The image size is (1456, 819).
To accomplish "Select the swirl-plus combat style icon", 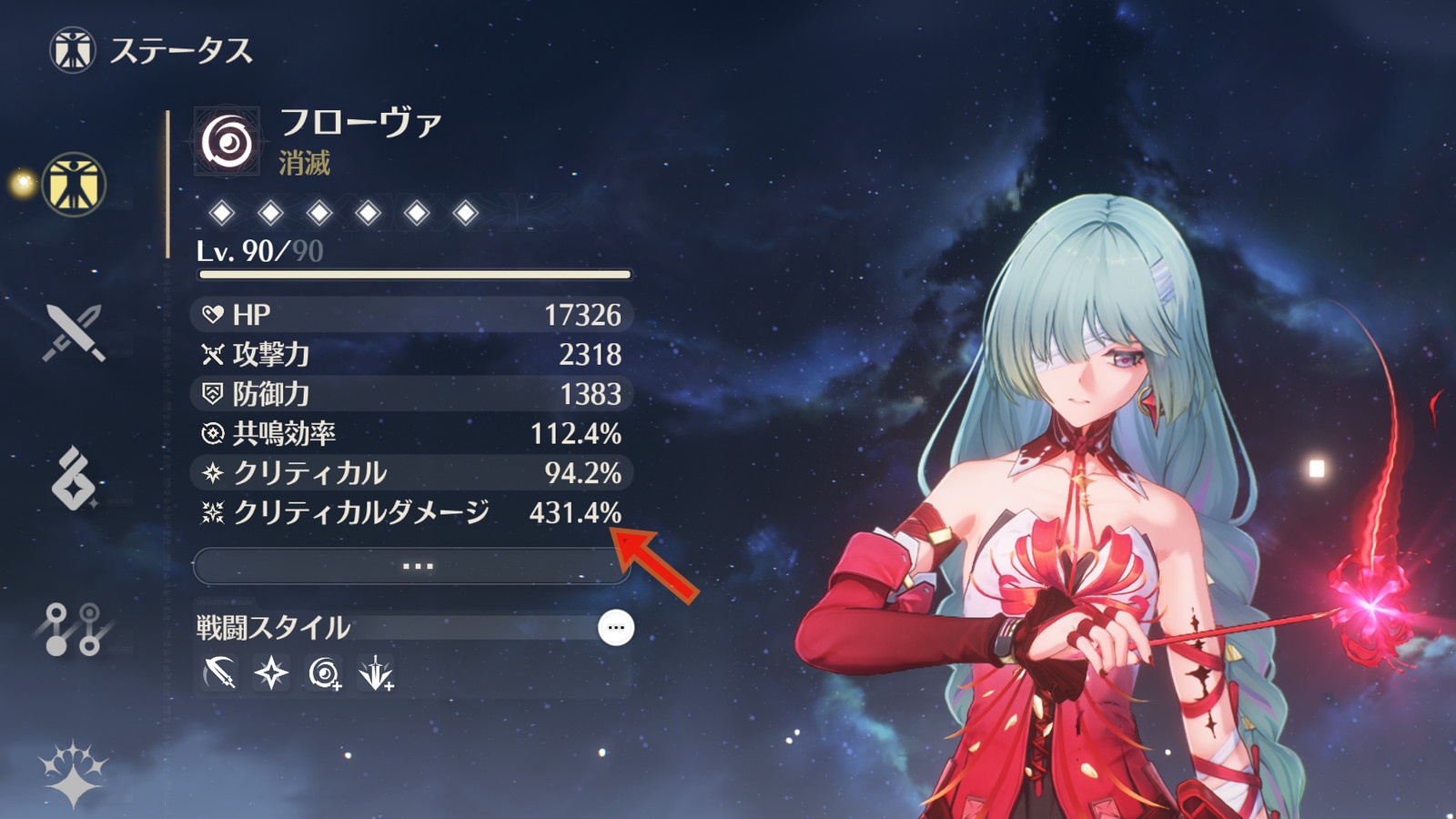I will click(x=324, y=674).
